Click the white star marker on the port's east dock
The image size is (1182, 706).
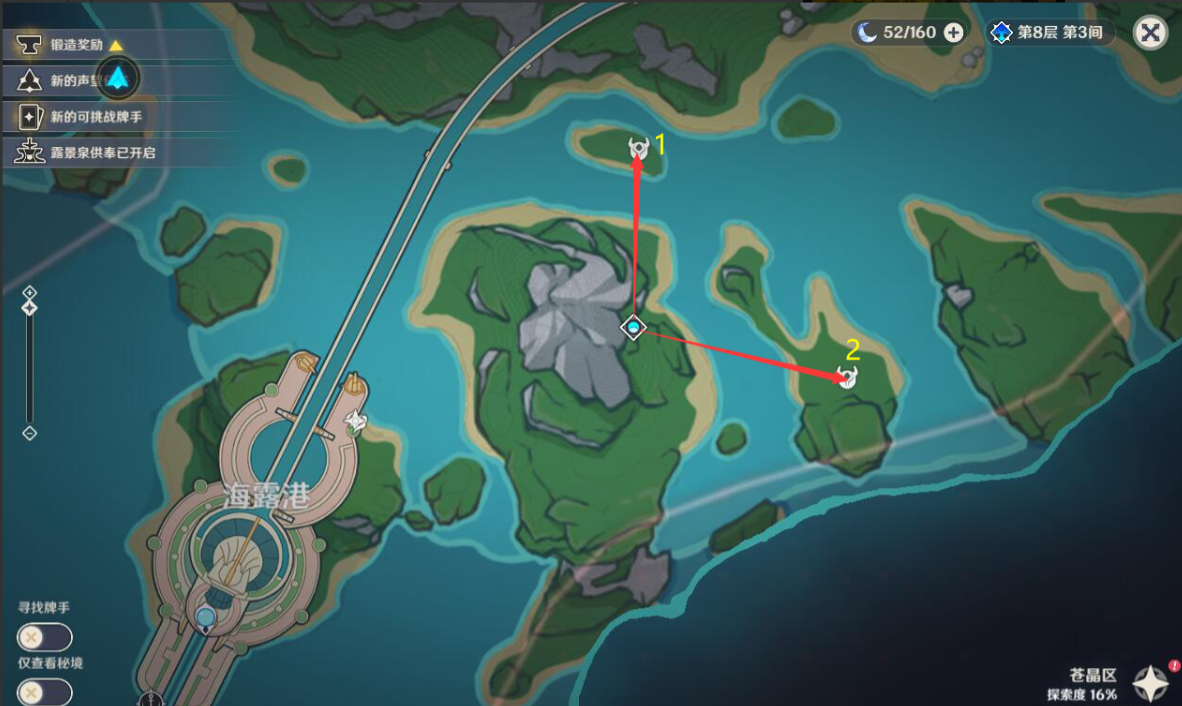[355, 424]
